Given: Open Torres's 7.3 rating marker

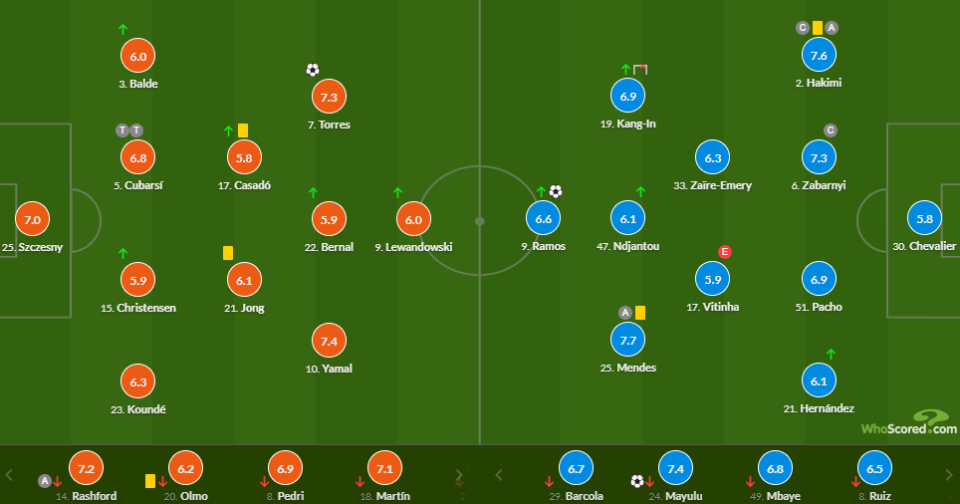Looking at the screenshot, I should pyautogui.click(x=330, y=97).
